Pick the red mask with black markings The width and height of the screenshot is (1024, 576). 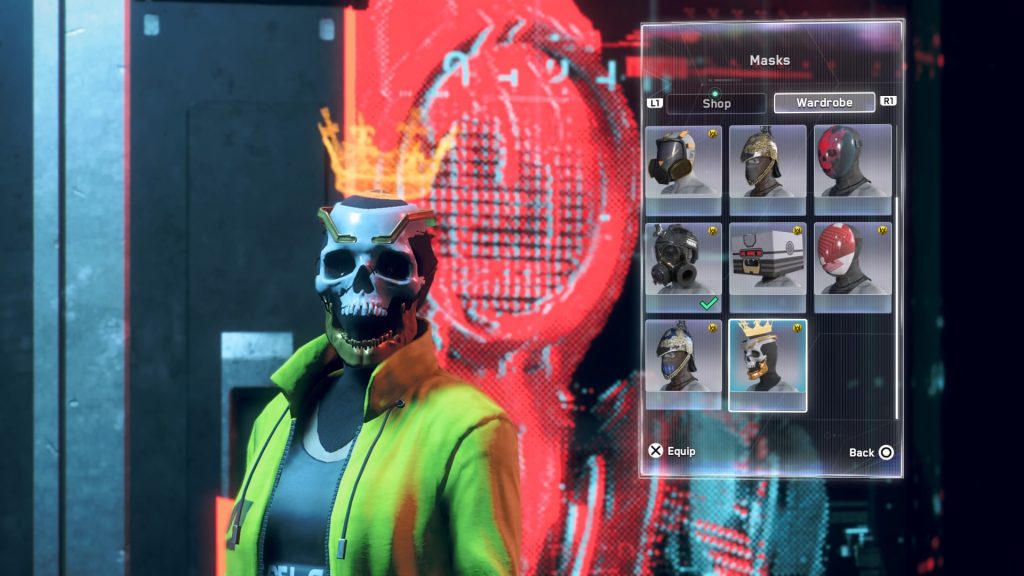click(852, 160)
